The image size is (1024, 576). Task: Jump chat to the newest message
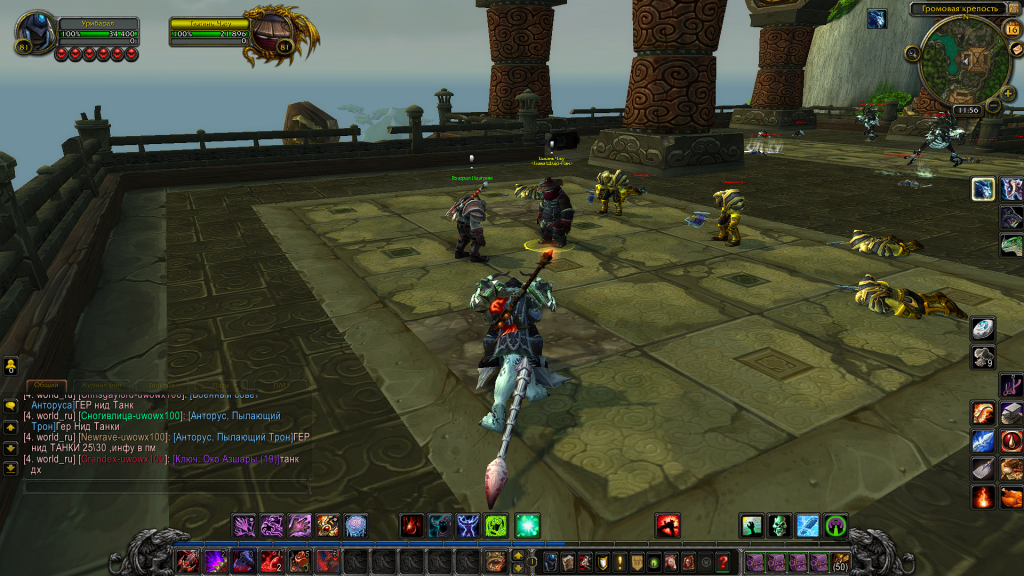point(11,465)
